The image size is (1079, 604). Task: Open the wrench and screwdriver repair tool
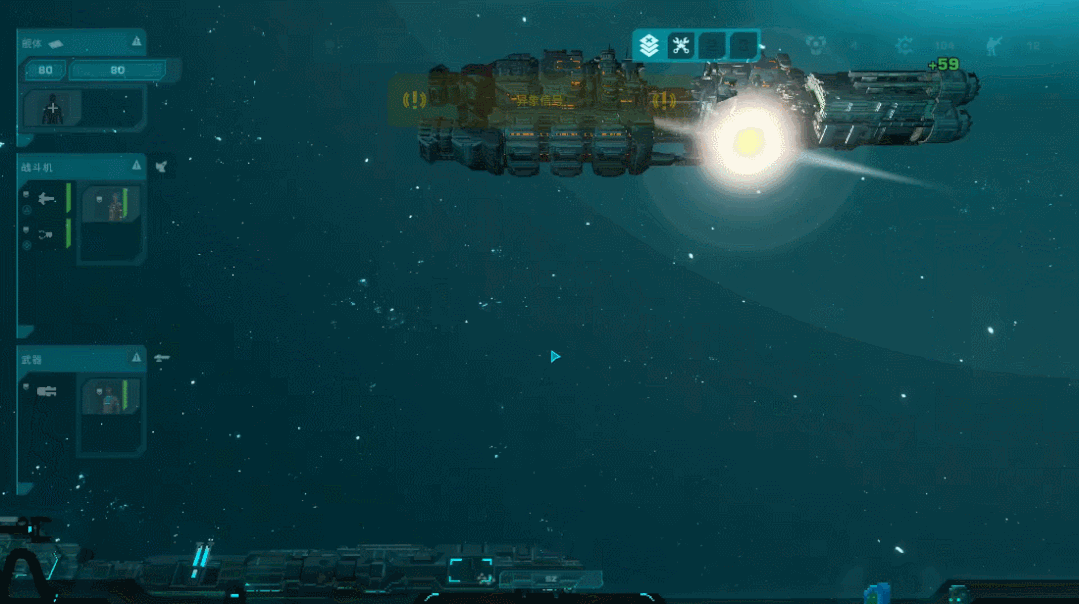pos(681,45)
